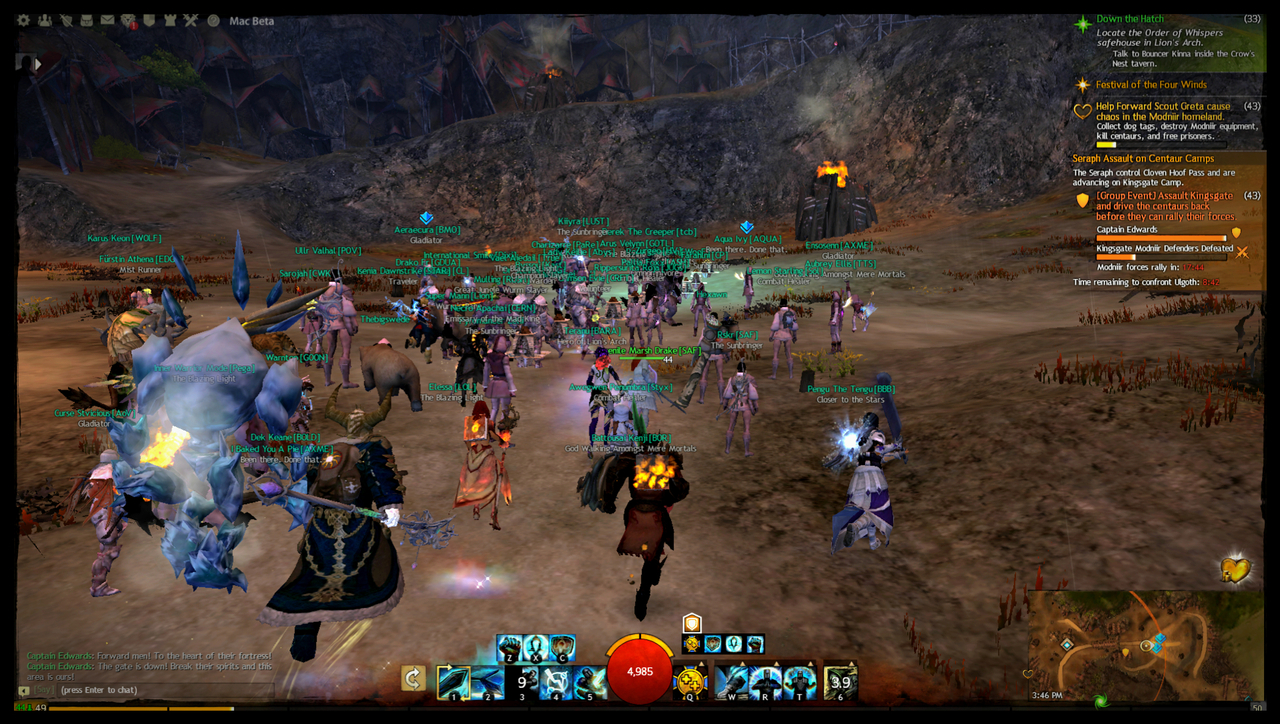Trigger the fist virtue skill on Z
Viewport: 1280px width, 724px height.
509,647
